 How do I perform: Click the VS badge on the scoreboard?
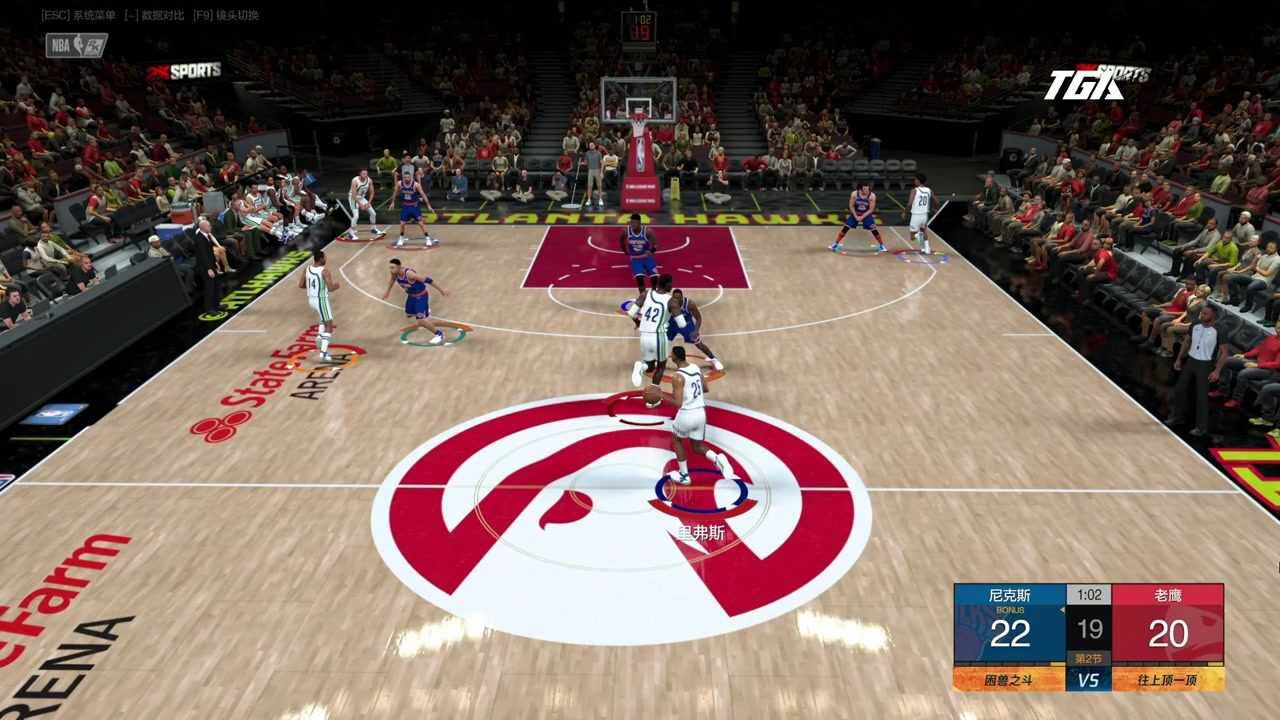(1088, 680)
